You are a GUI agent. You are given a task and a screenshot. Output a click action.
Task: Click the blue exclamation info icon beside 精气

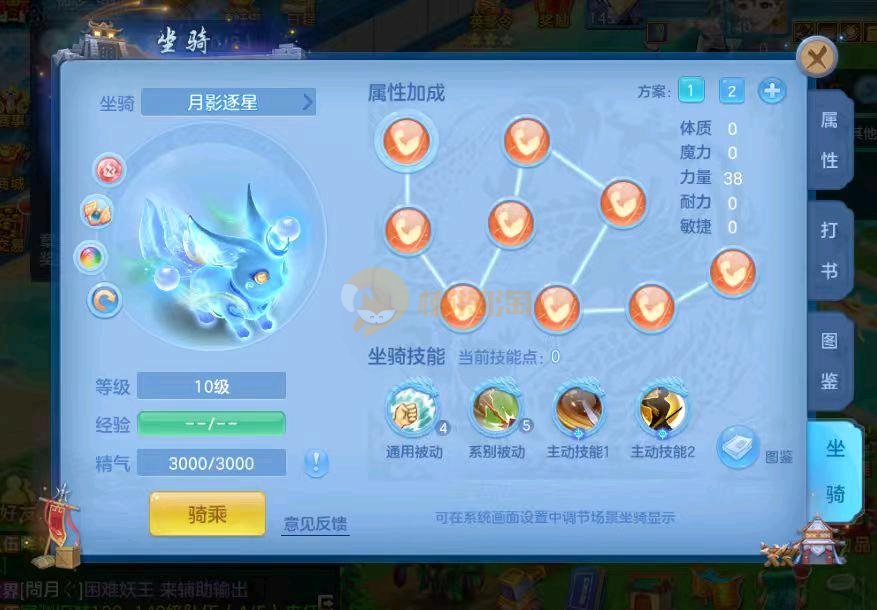coord(316,463)
